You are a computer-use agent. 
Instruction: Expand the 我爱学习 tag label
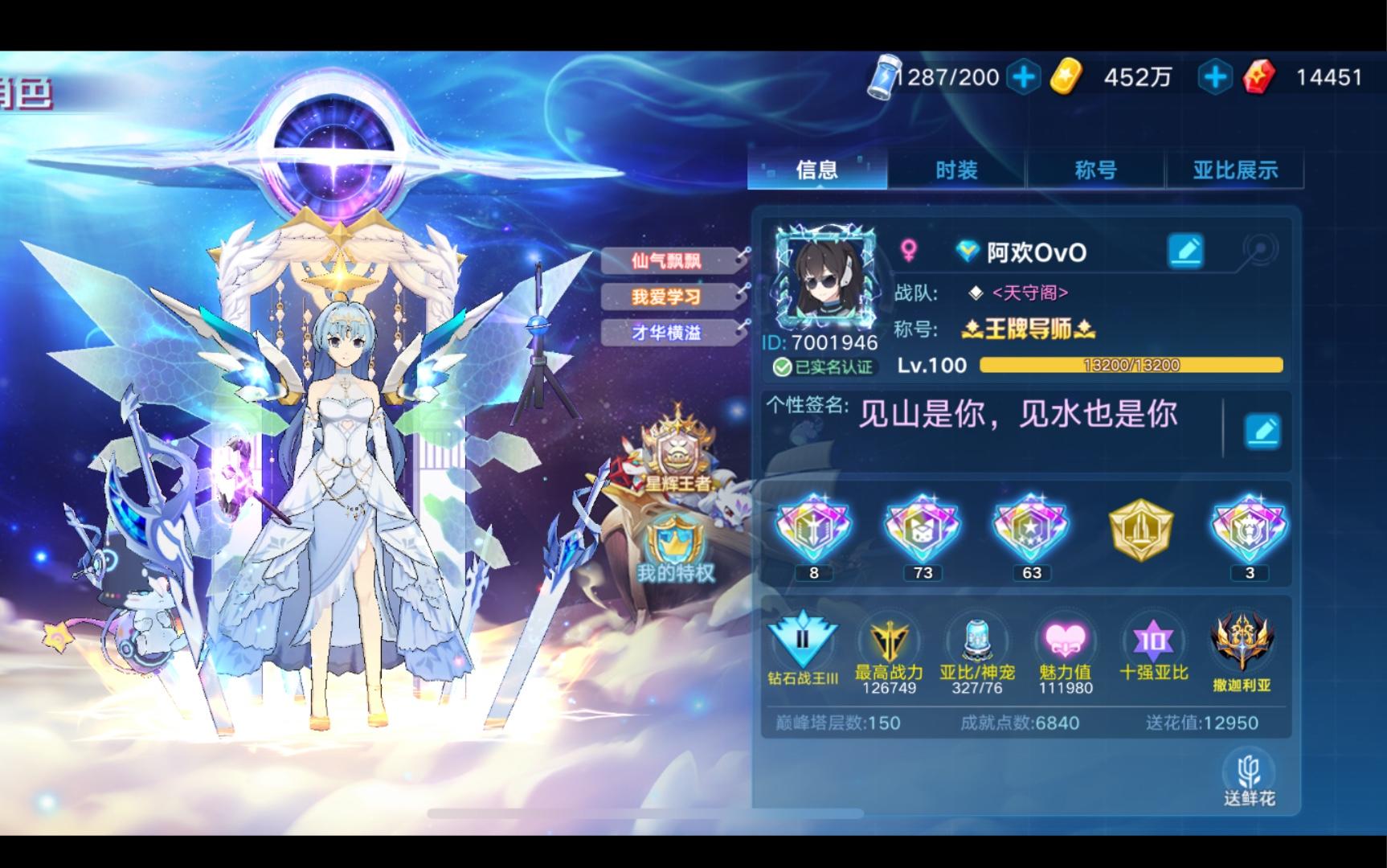click(665, 297)
